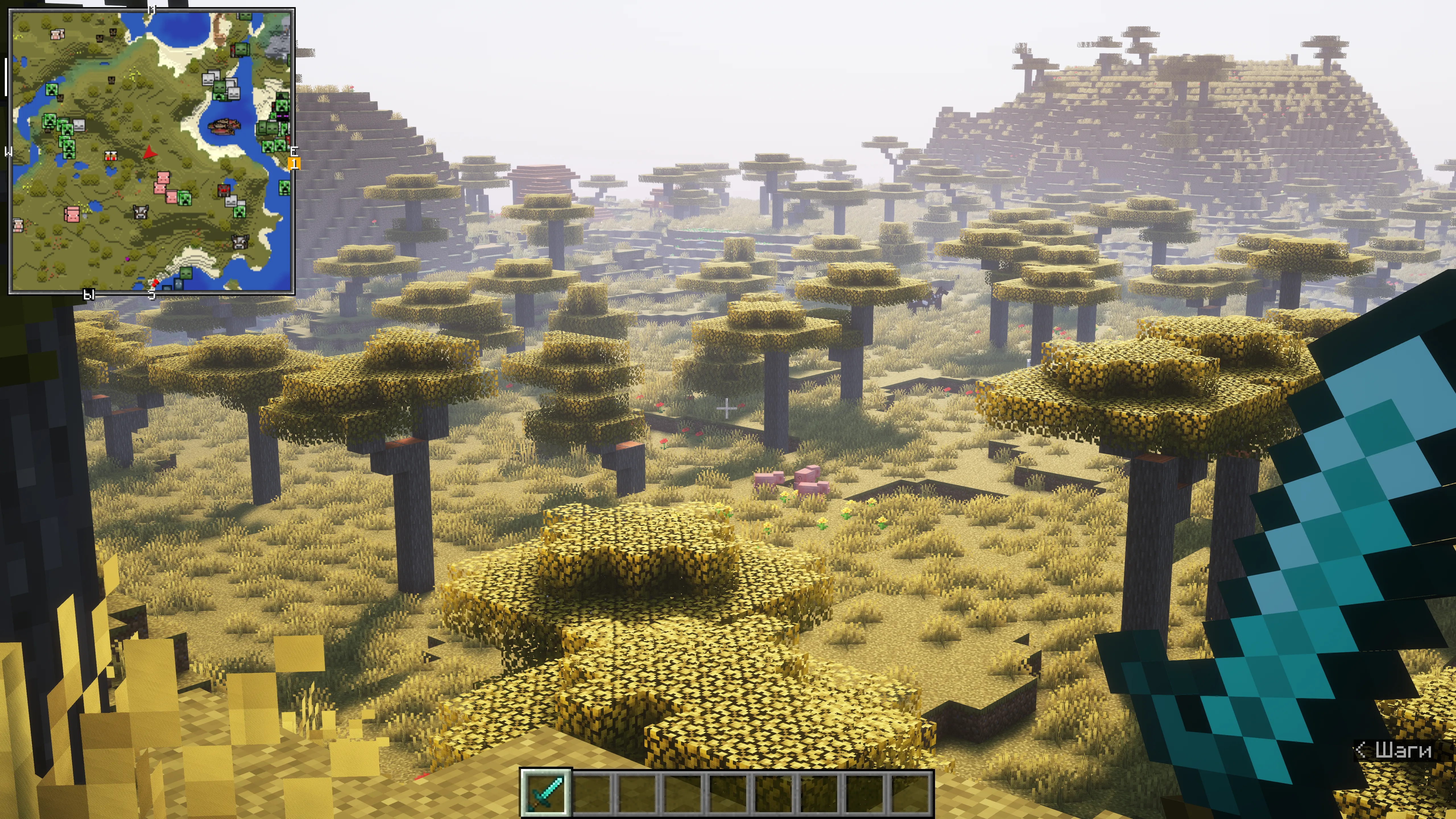Open the minimap in the corner
The width and height of the screenshot is (1456, 819).
(x=152, y=151)
